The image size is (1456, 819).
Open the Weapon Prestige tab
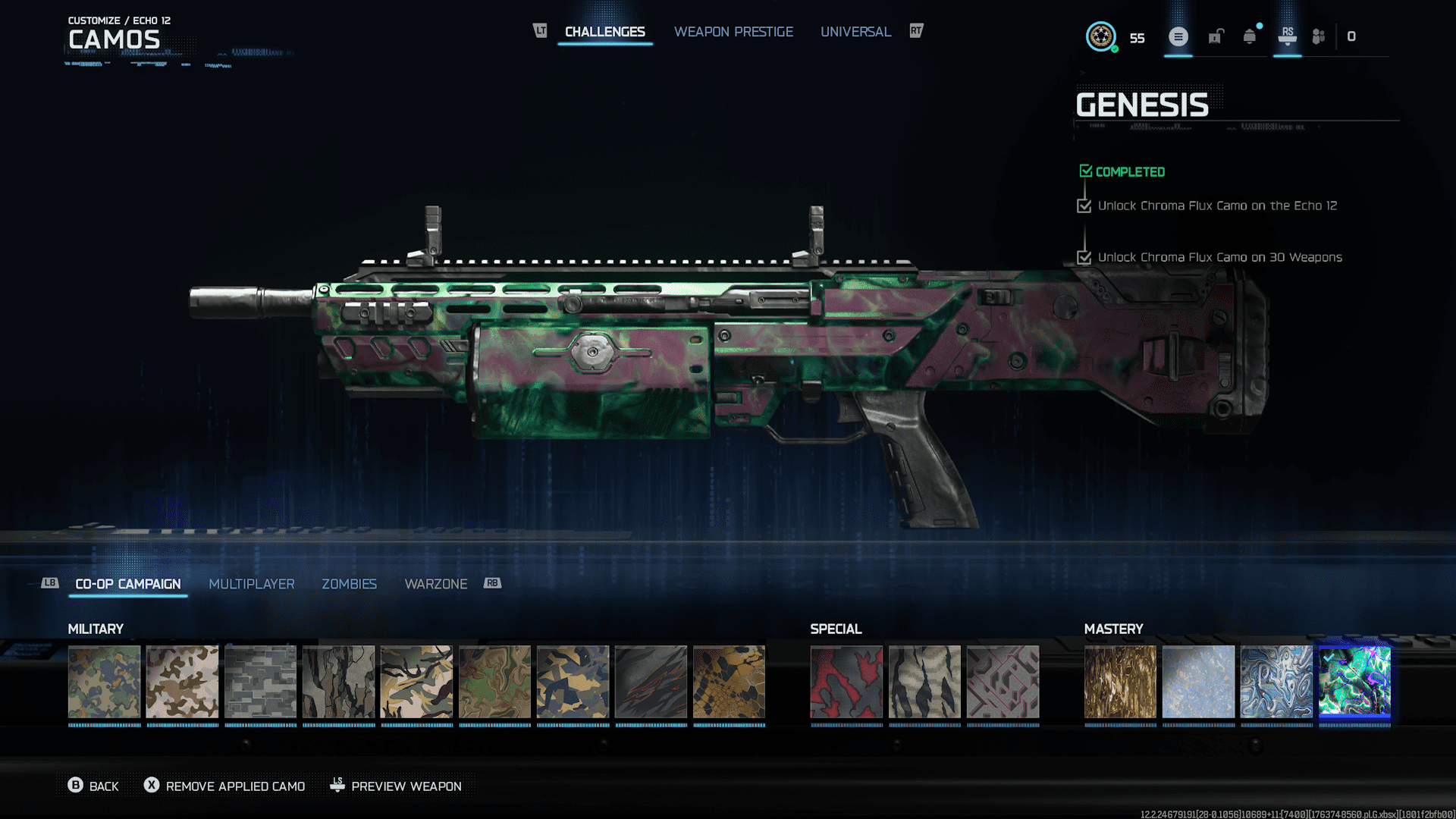click(x=733, y=32)
